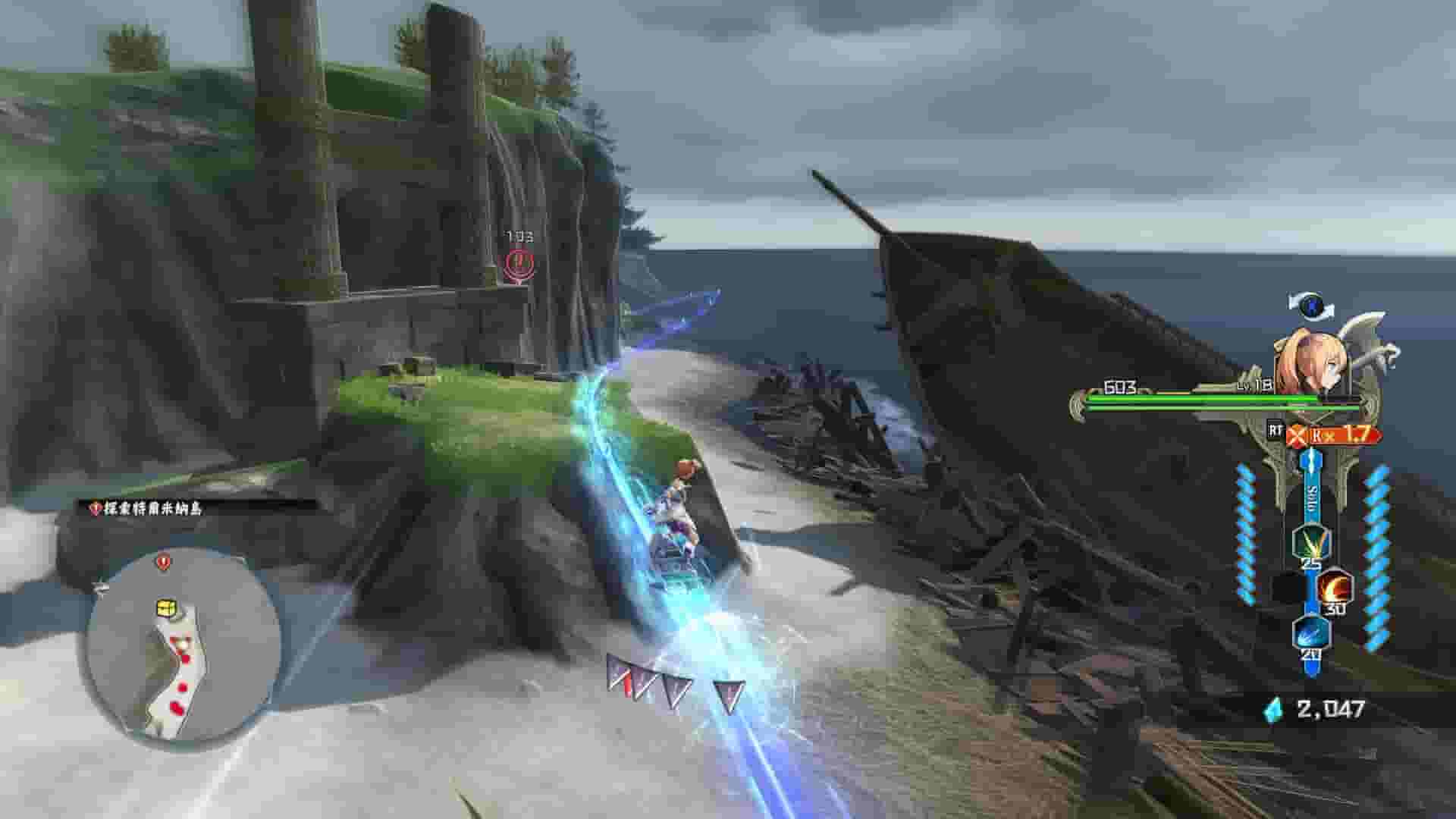Select the blue wing skill icon costing 20 SP

point(1311,633)
